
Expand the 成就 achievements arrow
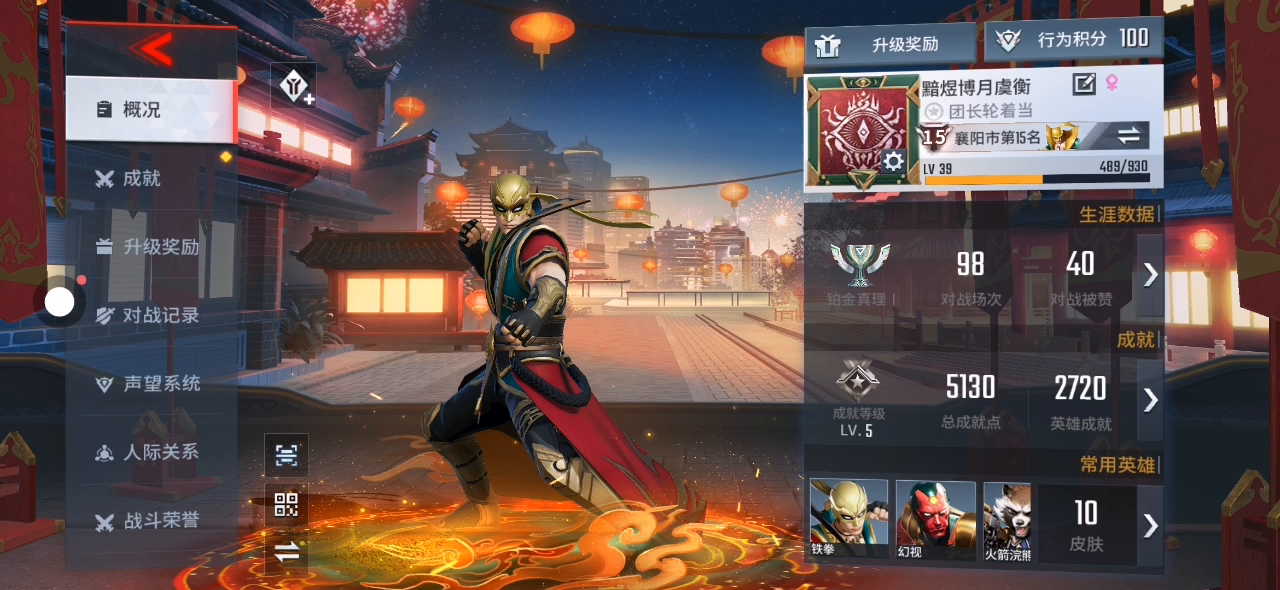1150,400
